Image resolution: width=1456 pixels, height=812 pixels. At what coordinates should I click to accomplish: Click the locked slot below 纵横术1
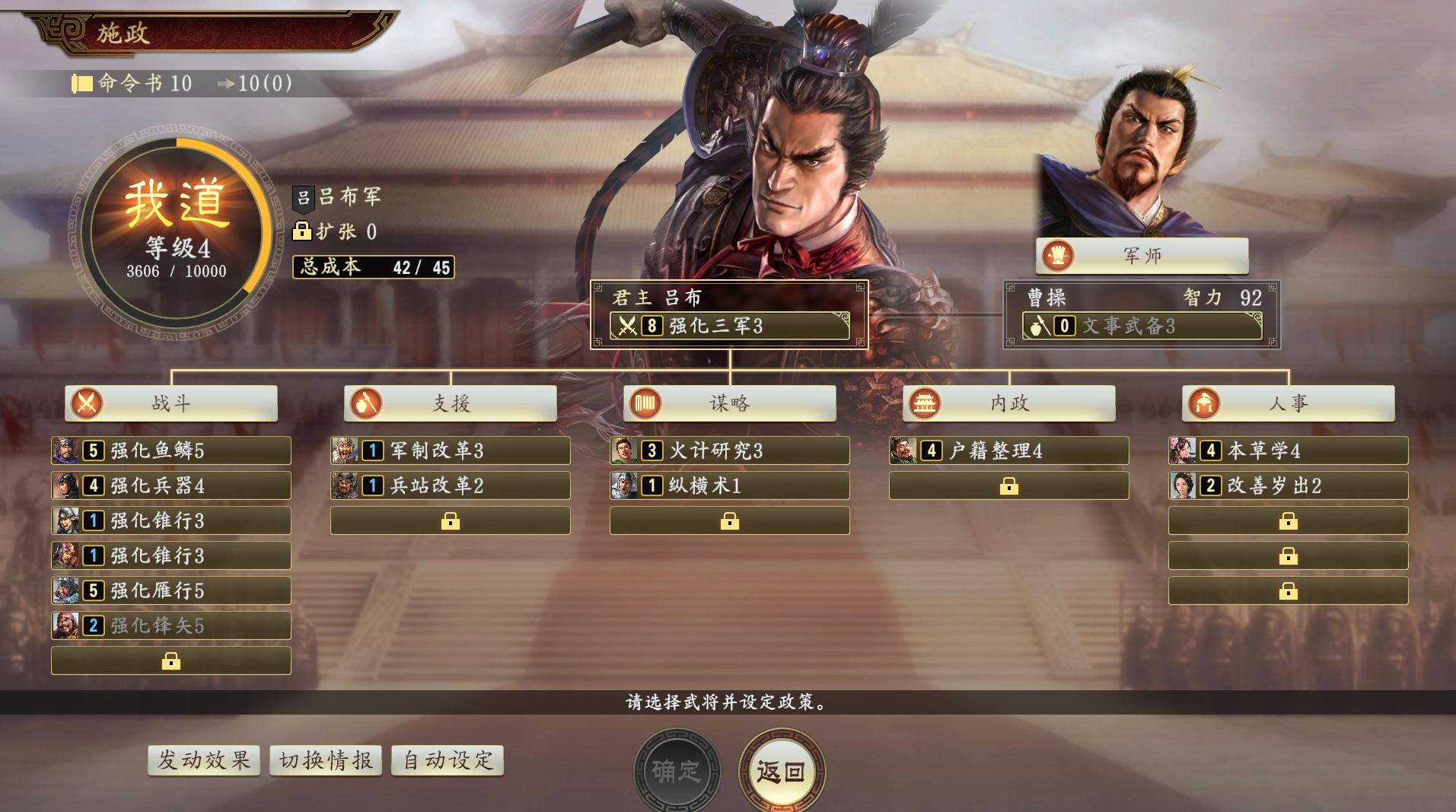point(729,521)
